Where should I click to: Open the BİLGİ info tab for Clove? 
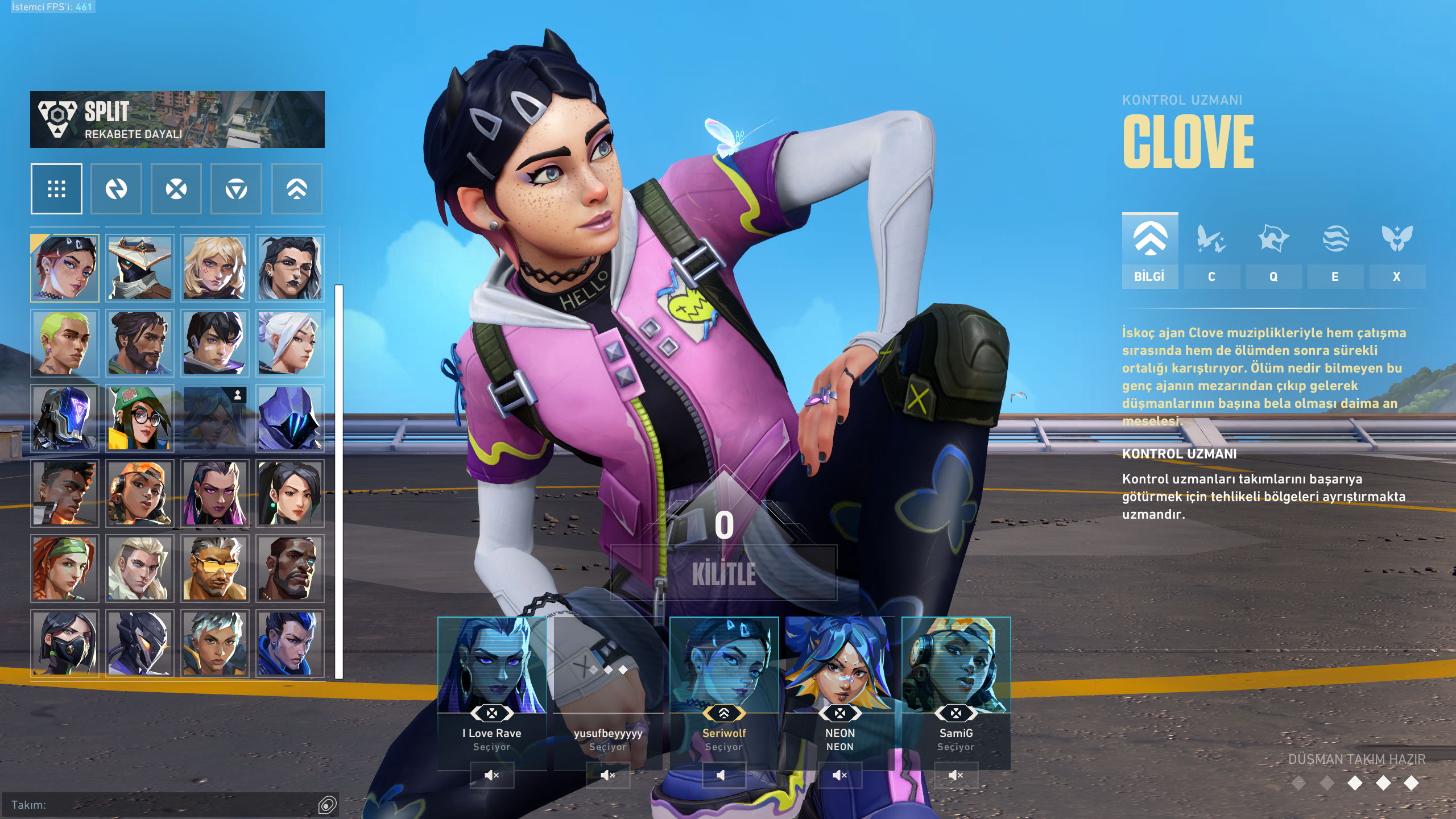click(1149, 250)
